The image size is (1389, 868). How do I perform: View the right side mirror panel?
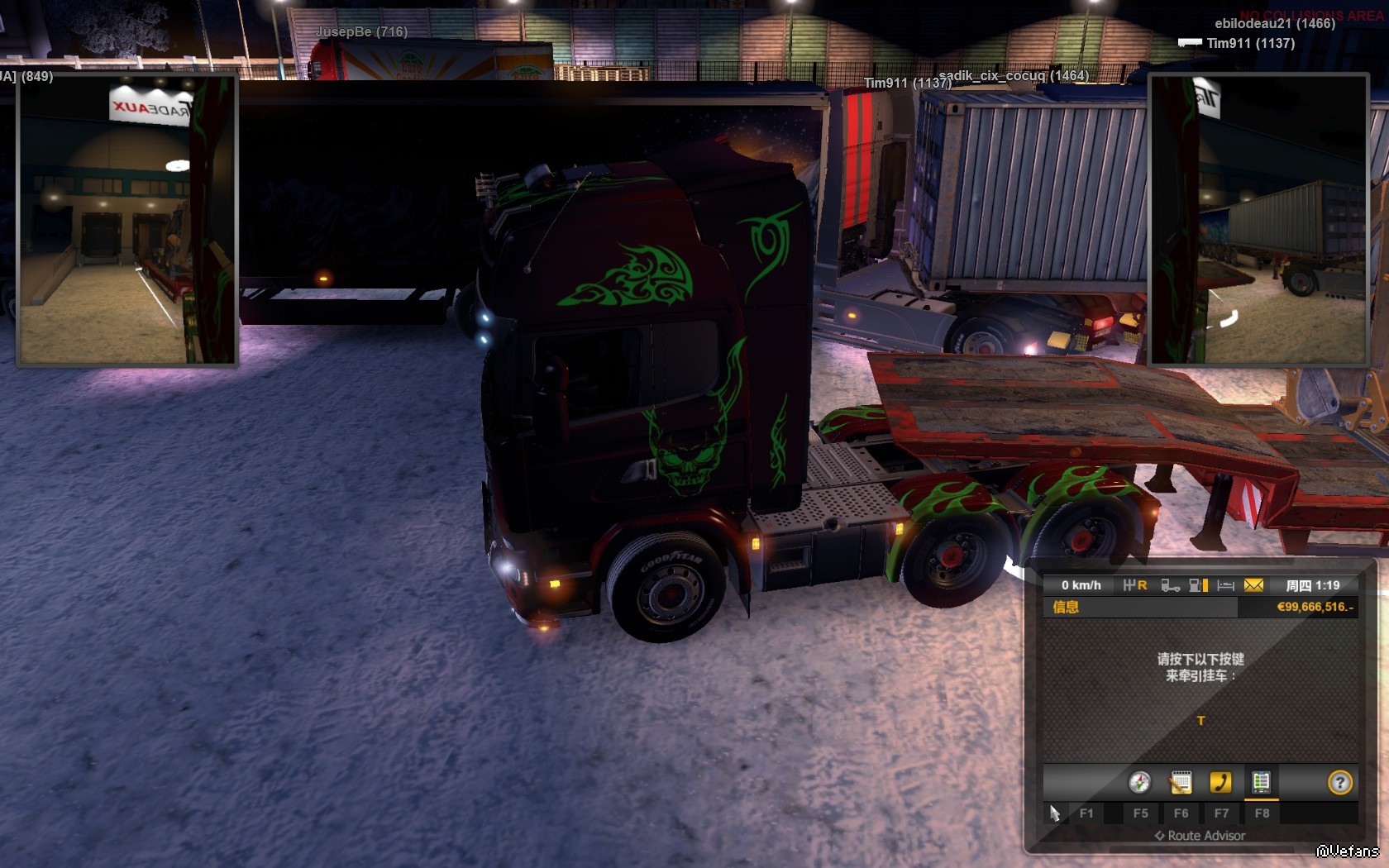[1258, 220]
